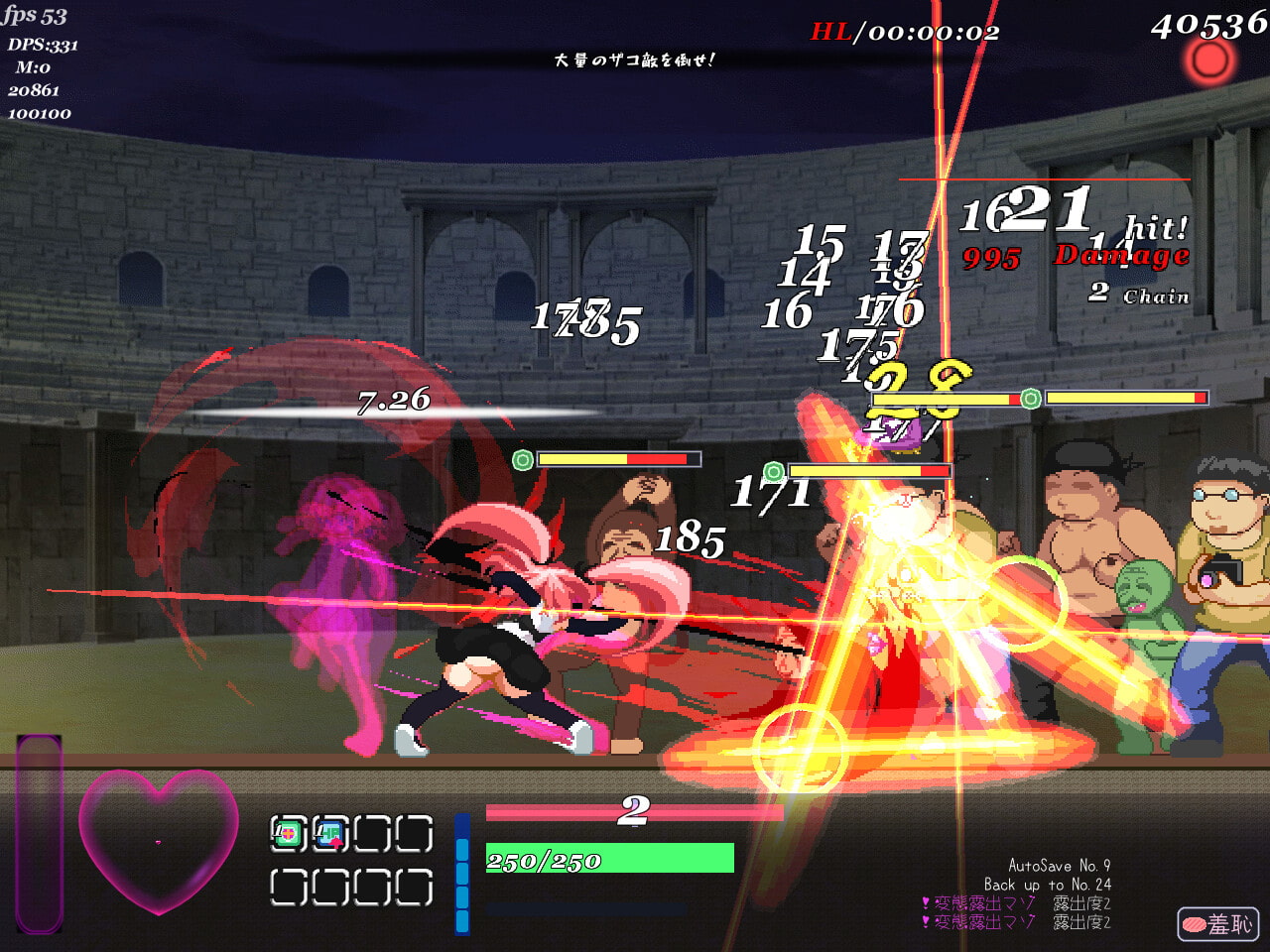Select the green heart item slot

coord(288,834)
